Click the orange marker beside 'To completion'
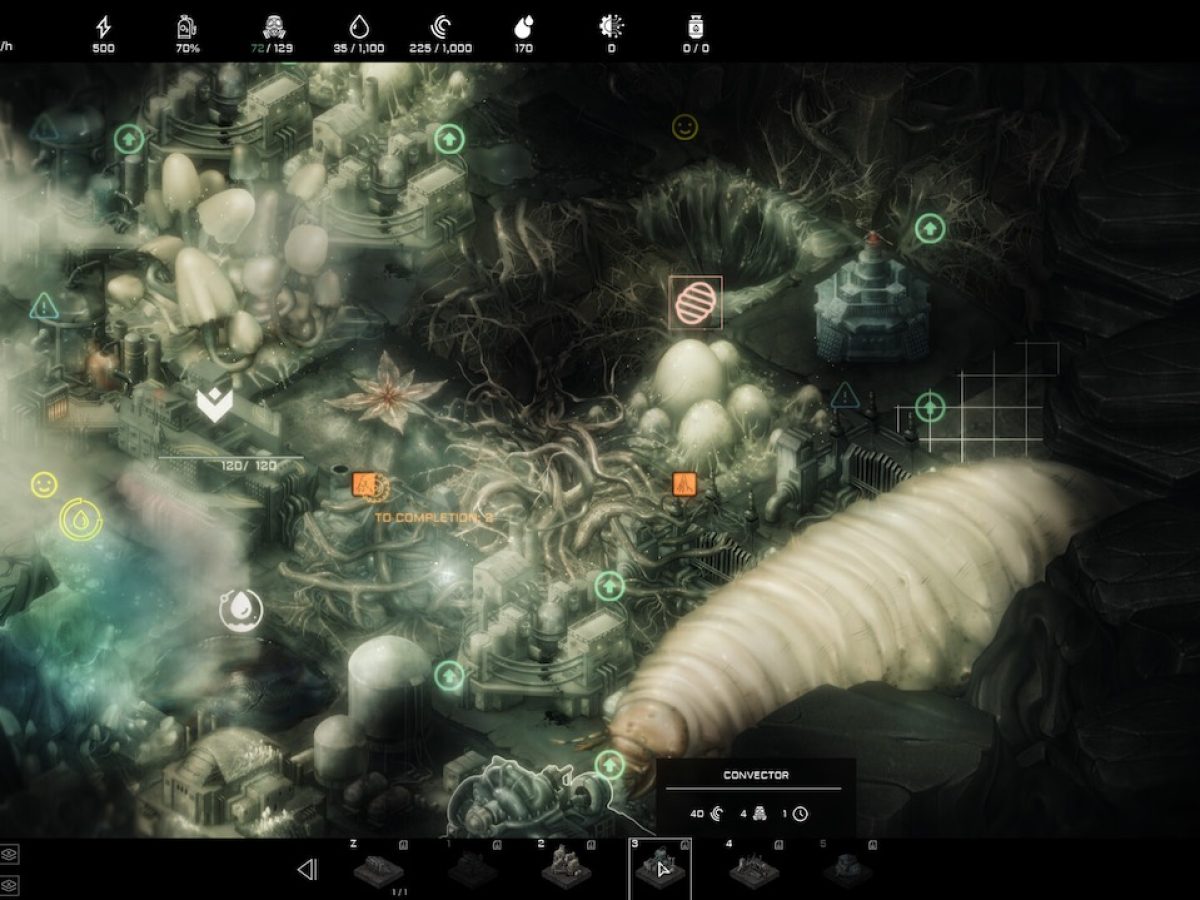 tap(365, 486)
